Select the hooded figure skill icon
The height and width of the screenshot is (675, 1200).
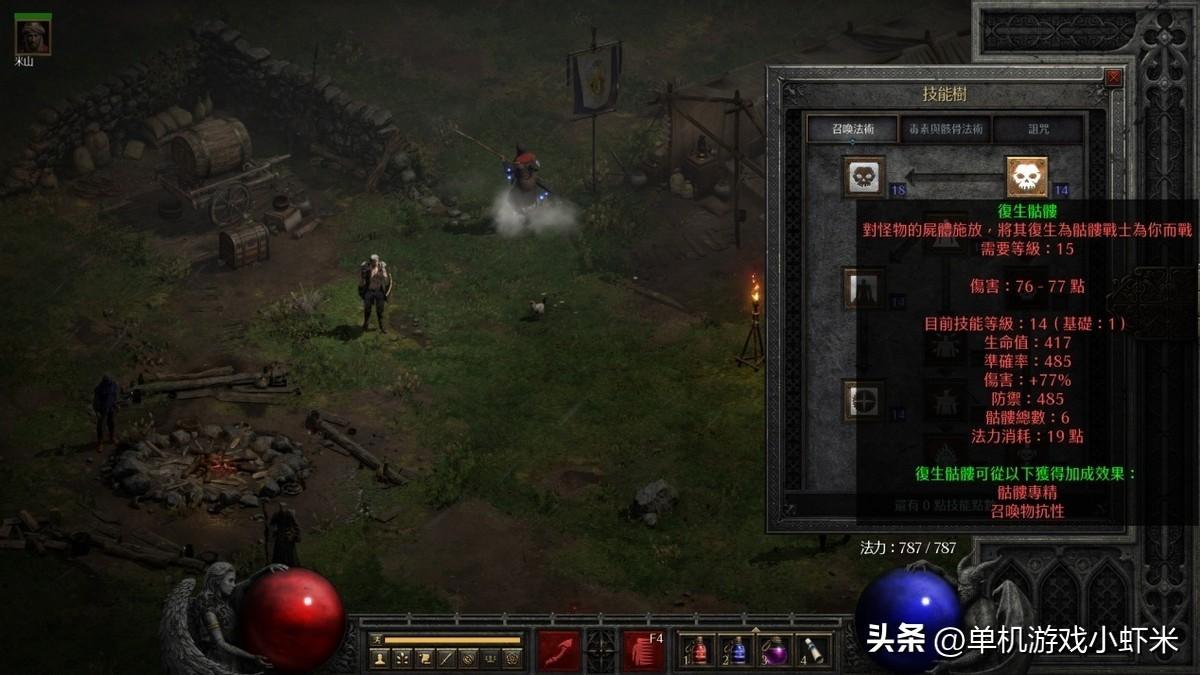point(862,288)
